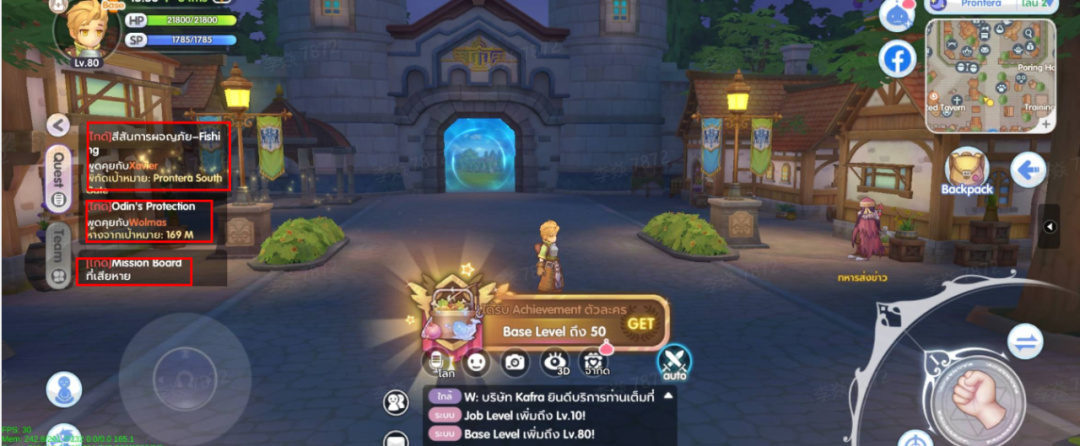This screenshot has width=1080, height=446.
Task: Toggle the auto battle crossed-swords button
Action: click(675, 361)
